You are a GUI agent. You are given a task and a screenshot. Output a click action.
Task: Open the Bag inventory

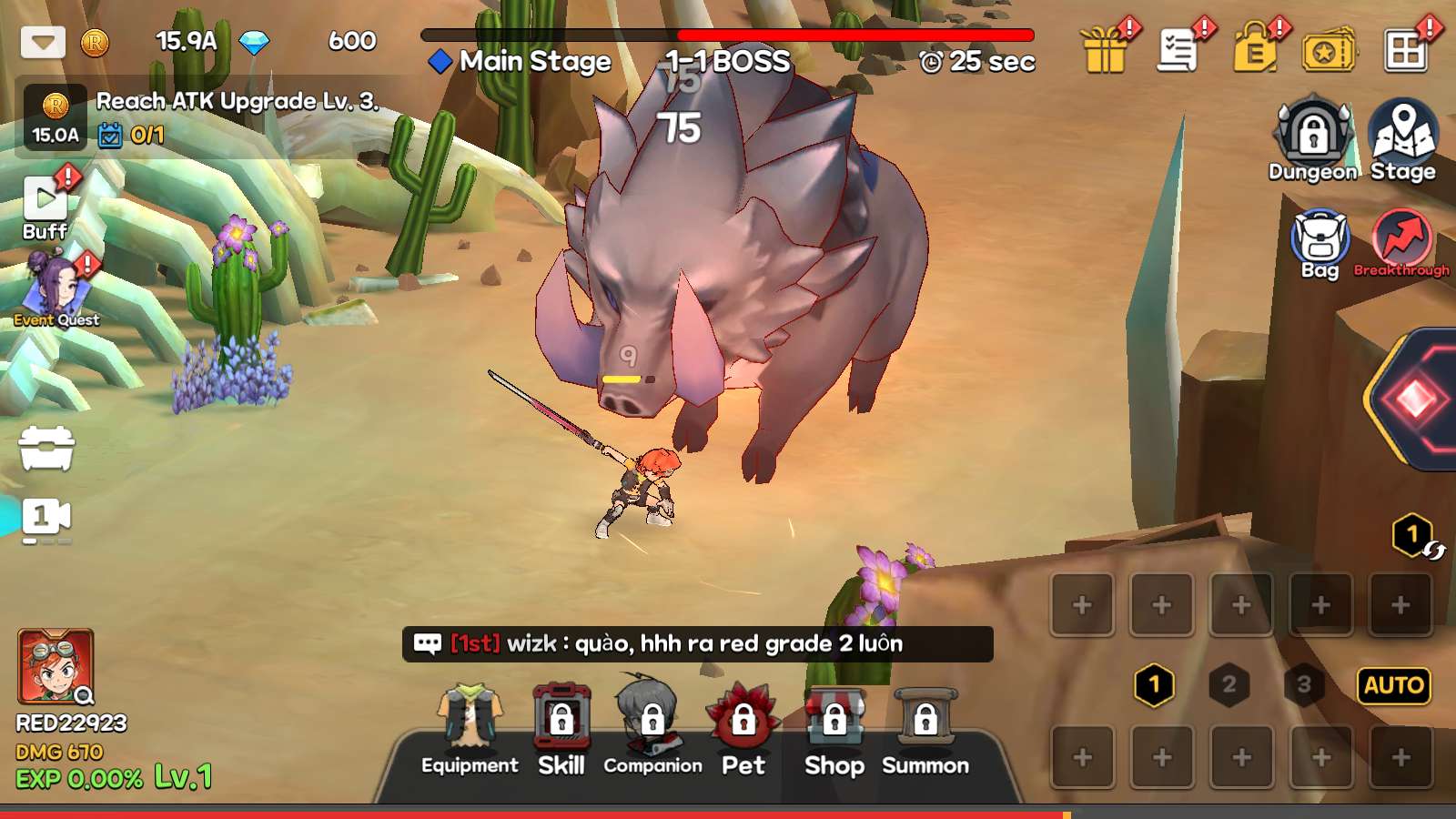tap(1319, 244)
